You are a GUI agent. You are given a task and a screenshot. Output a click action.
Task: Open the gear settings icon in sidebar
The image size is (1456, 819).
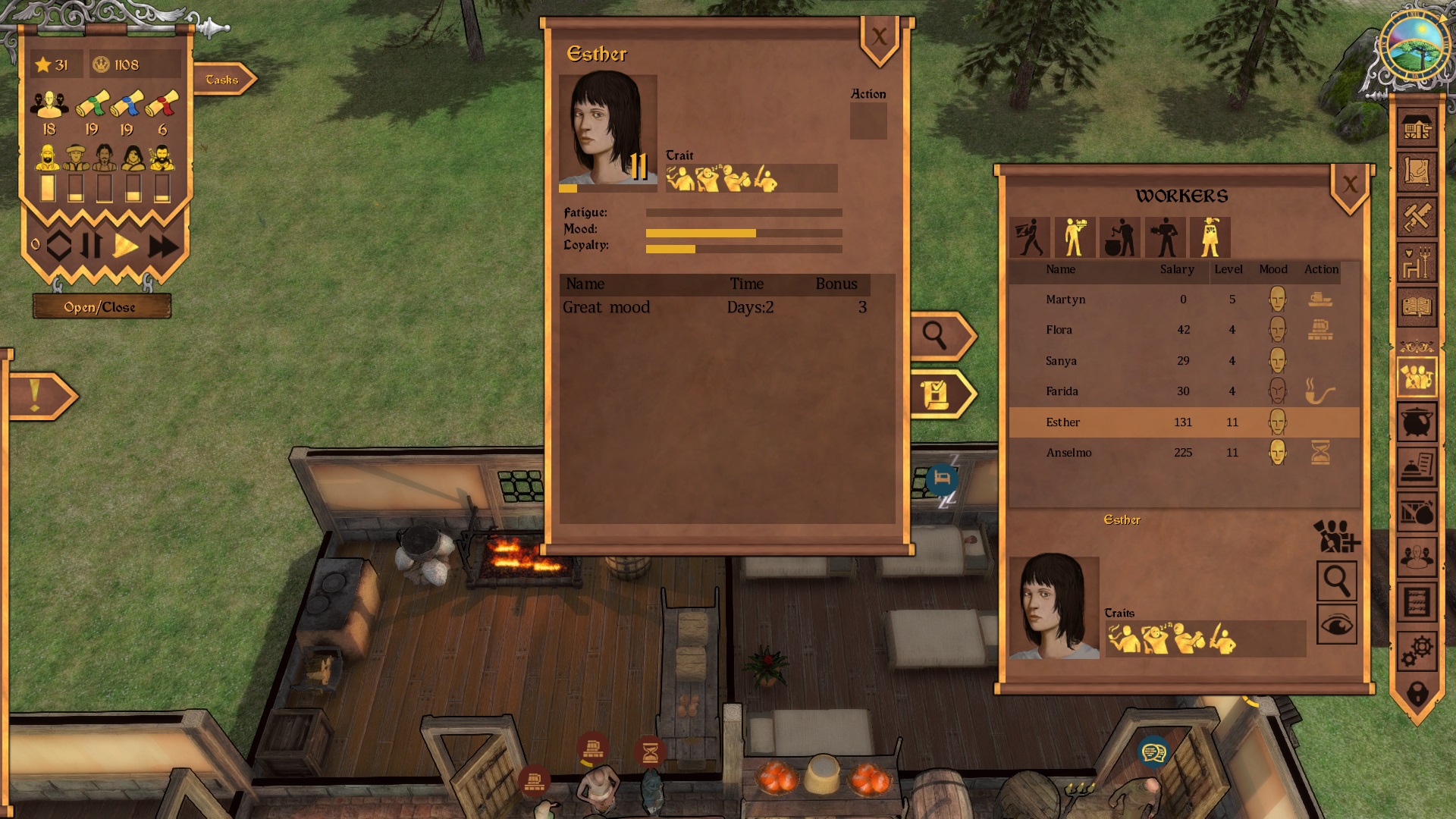pos(1417,650)
